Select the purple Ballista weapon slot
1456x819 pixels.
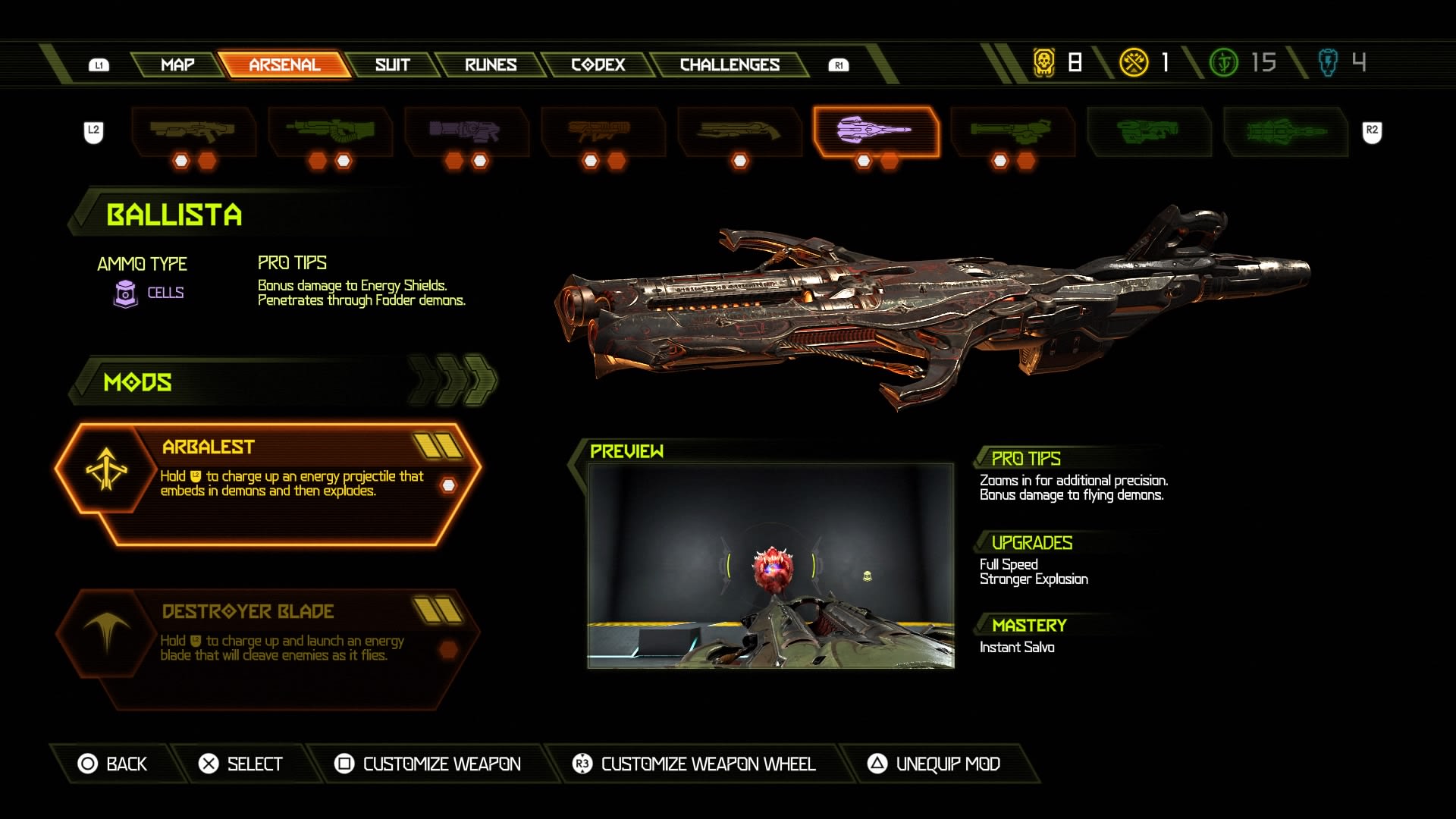coord(875,131)
